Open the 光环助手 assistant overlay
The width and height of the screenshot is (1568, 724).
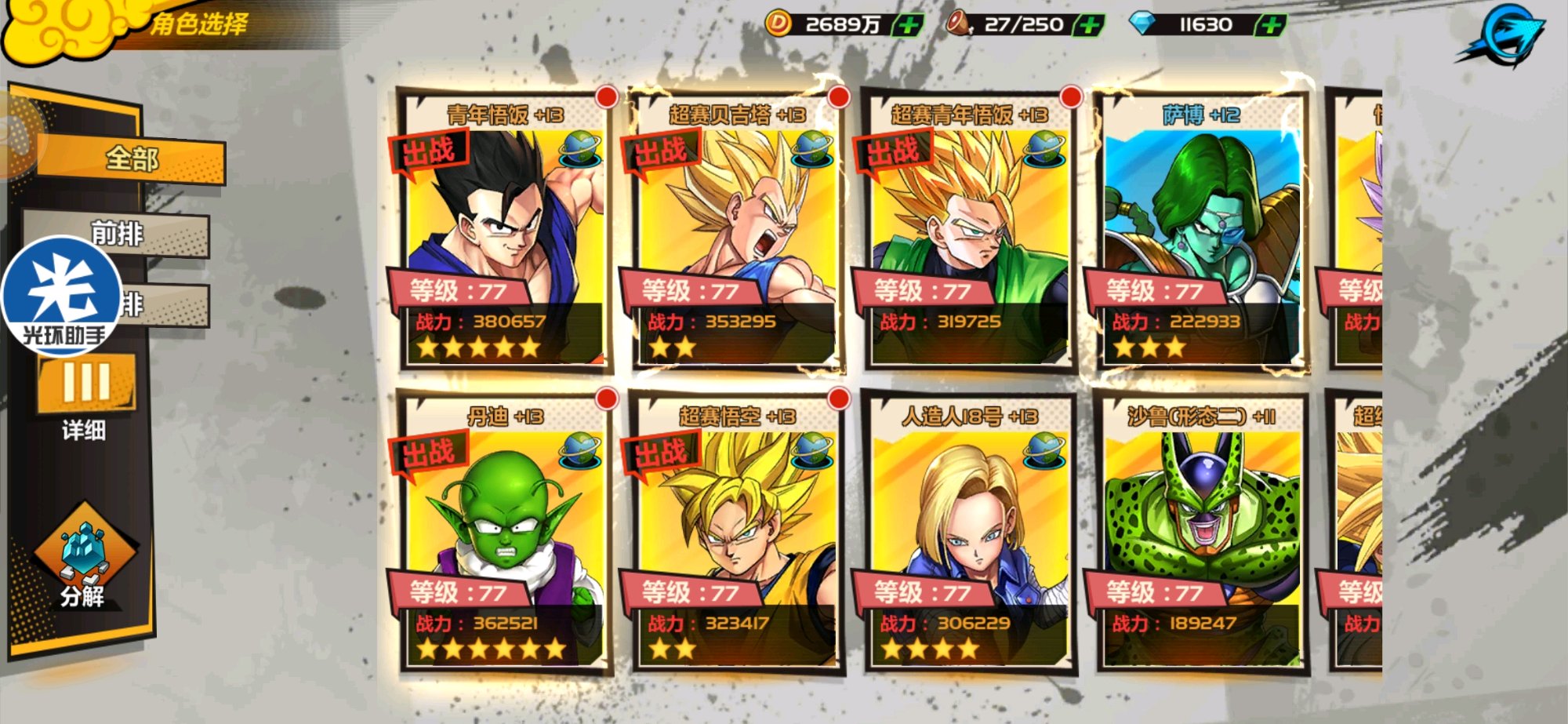click(63, 295)
